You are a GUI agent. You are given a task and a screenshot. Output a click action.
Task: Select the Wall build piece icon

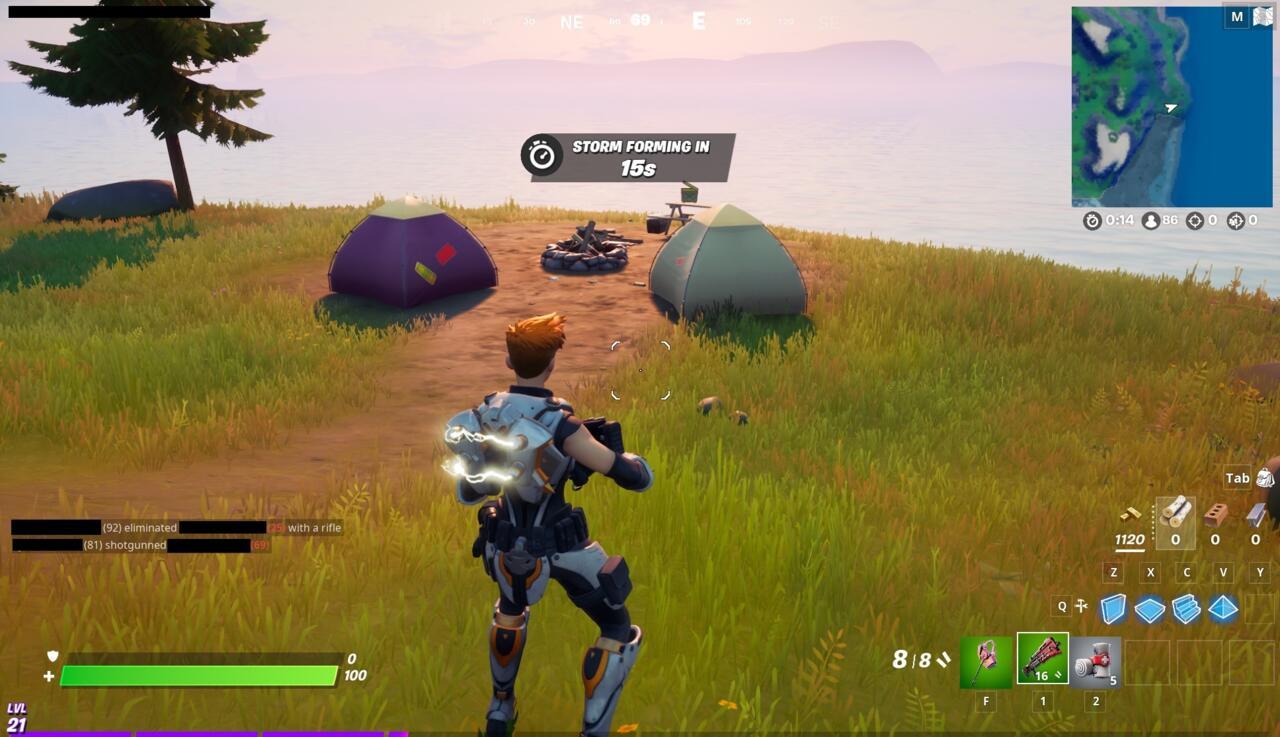(x=1112, y=608)
